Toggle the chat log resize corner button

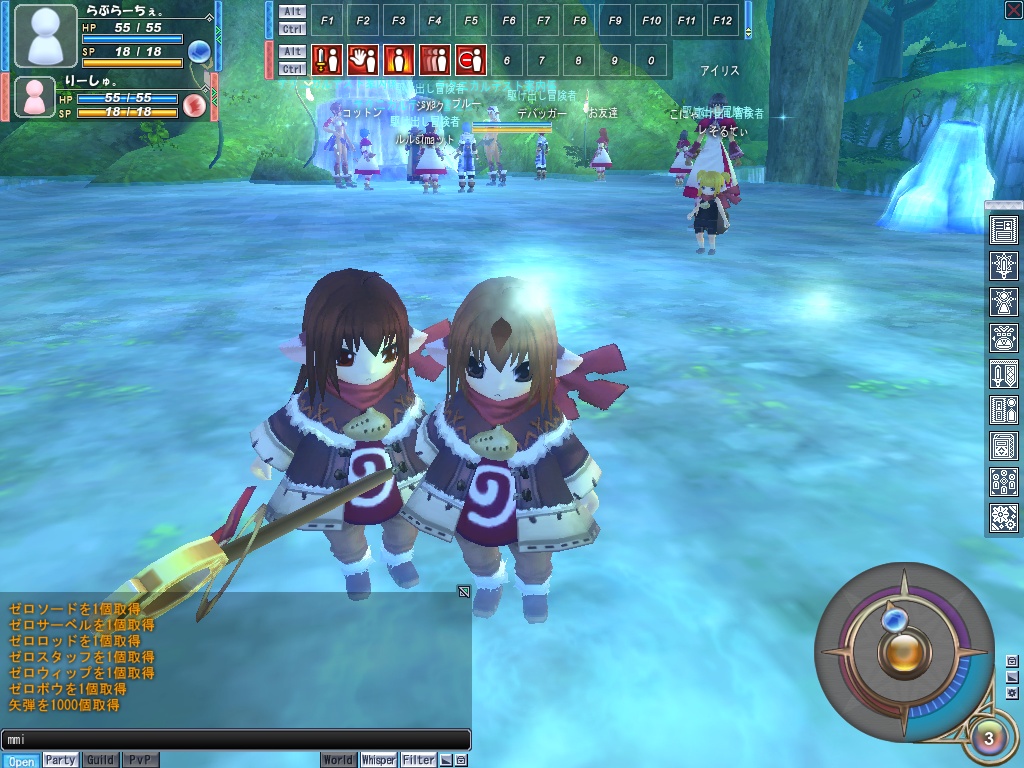pos(464,592)
